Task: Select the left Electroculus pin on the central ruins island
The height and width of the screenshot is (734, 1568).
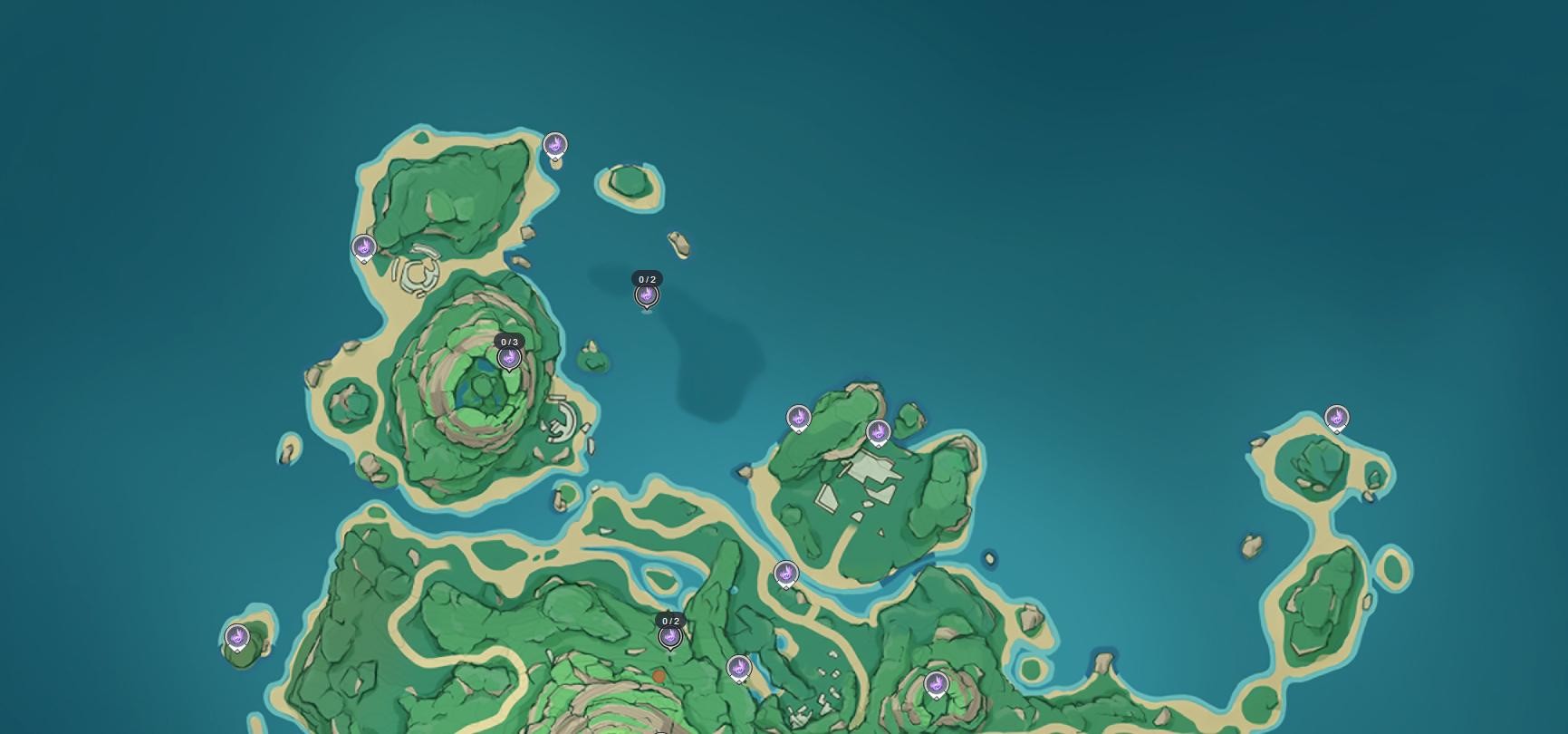Action: point(798,418)
